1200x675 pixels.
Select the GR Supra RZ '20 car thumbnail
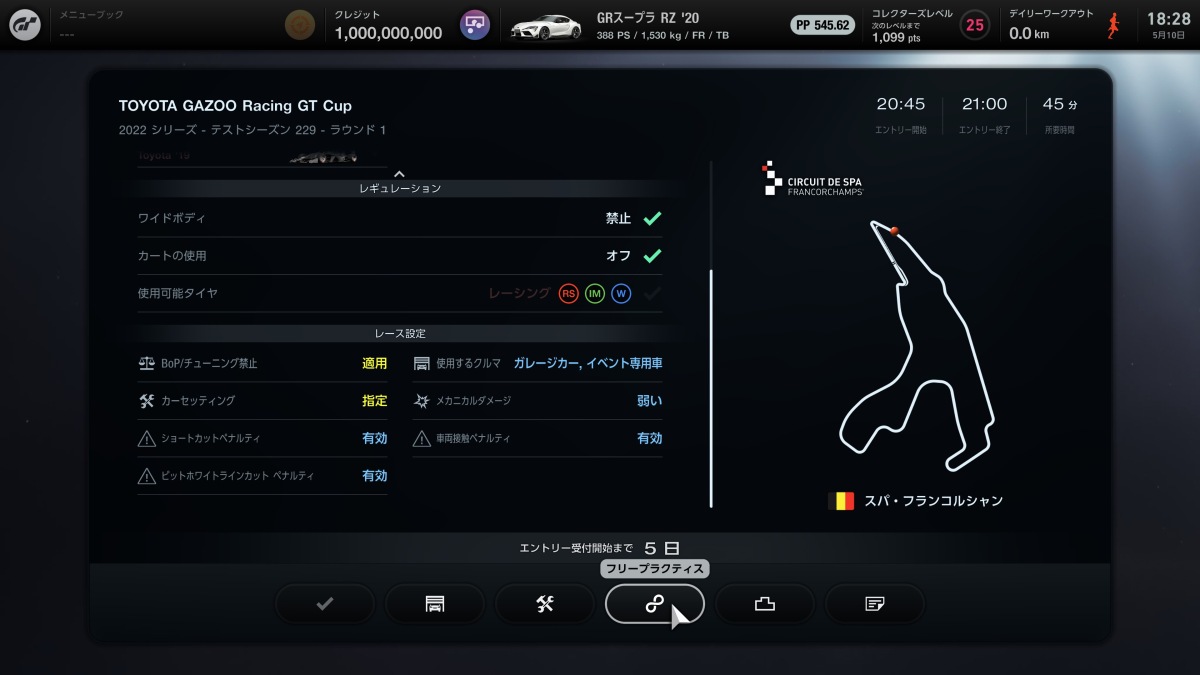pyautogui.click(x=546, y=26)
